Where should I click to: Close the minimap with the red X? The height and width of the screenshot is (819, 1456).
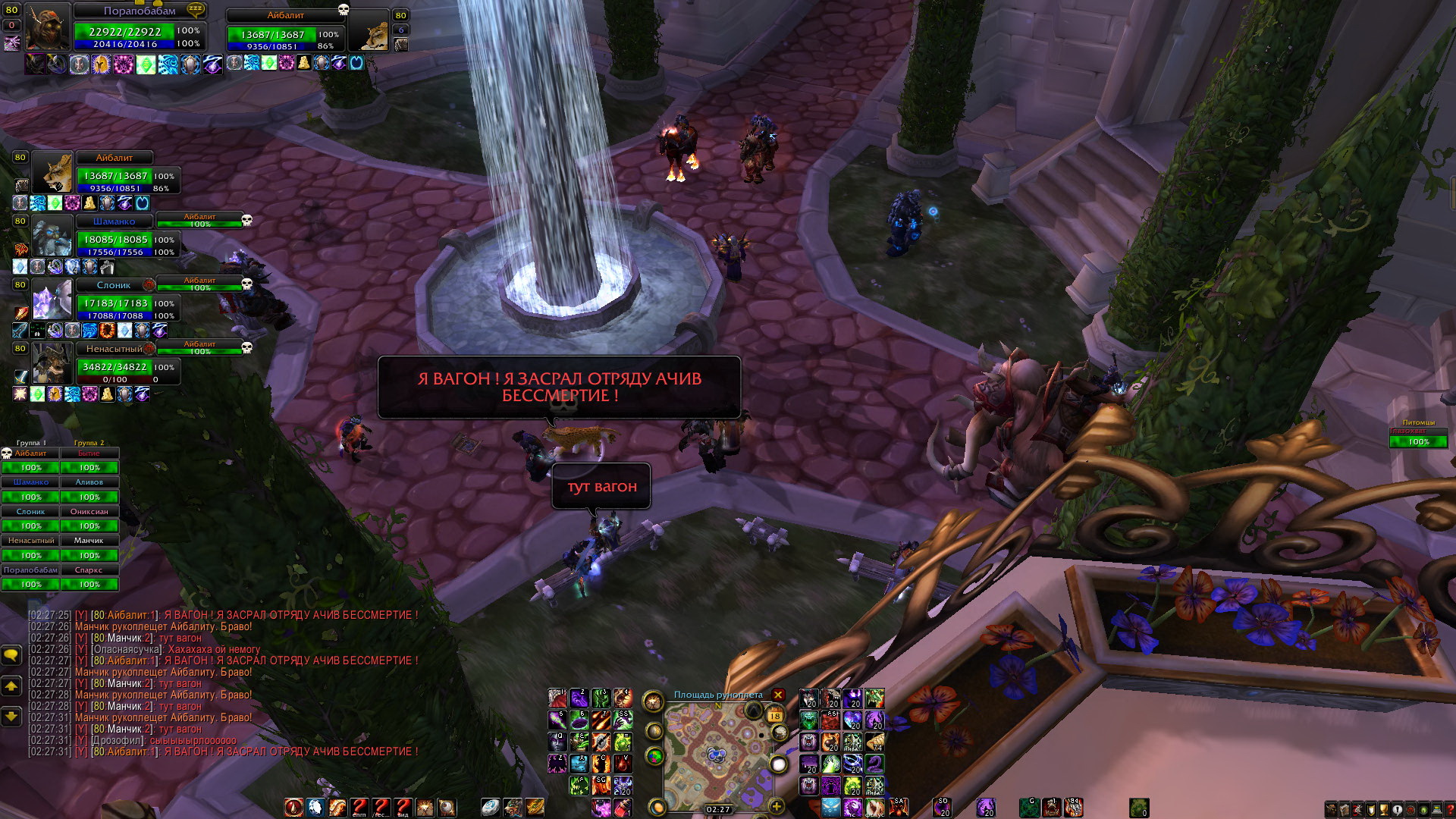[x=778, y=695]
